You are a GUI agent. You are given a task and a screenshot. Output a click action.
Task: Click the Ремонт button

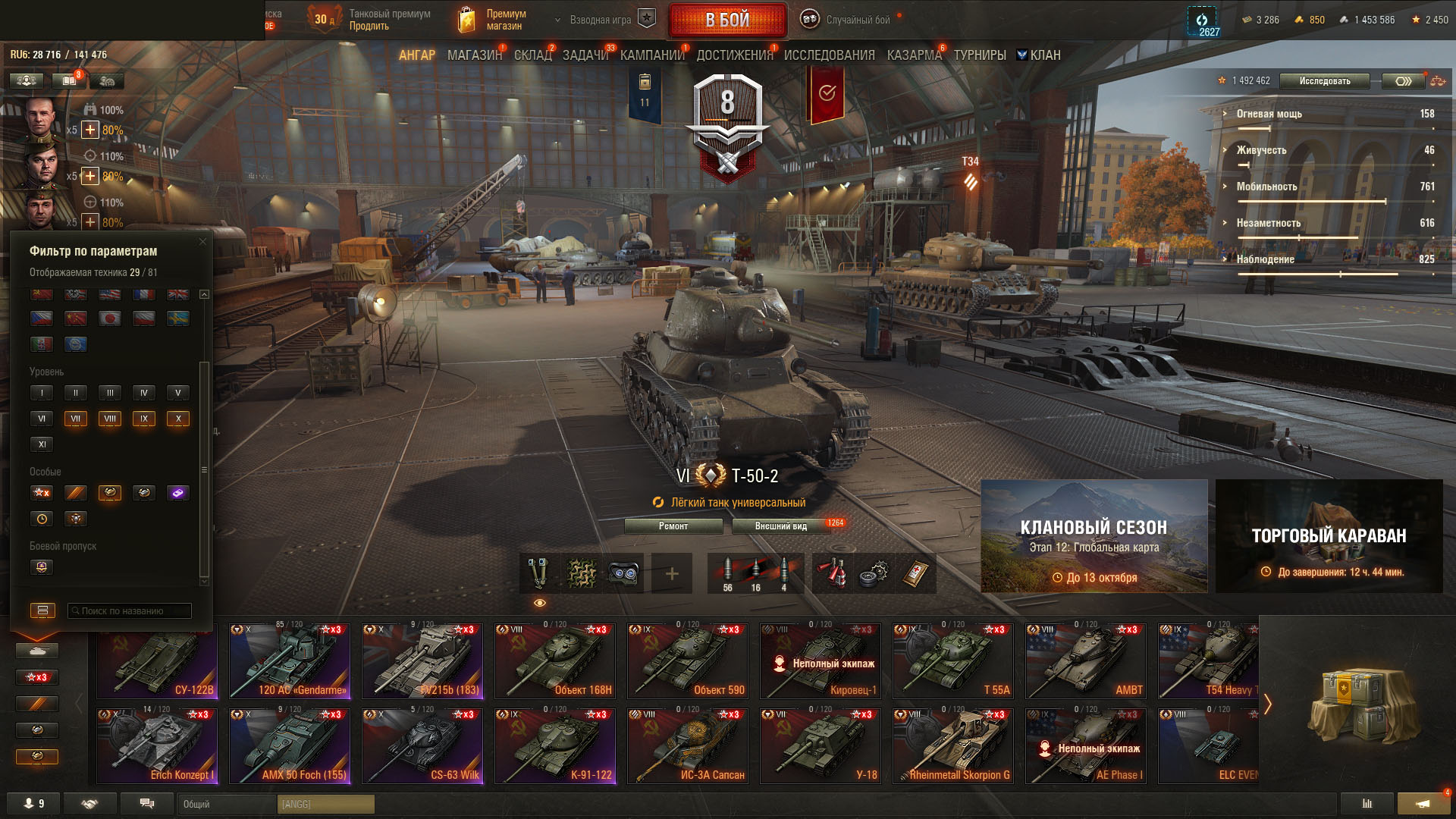tap(673, 526)
